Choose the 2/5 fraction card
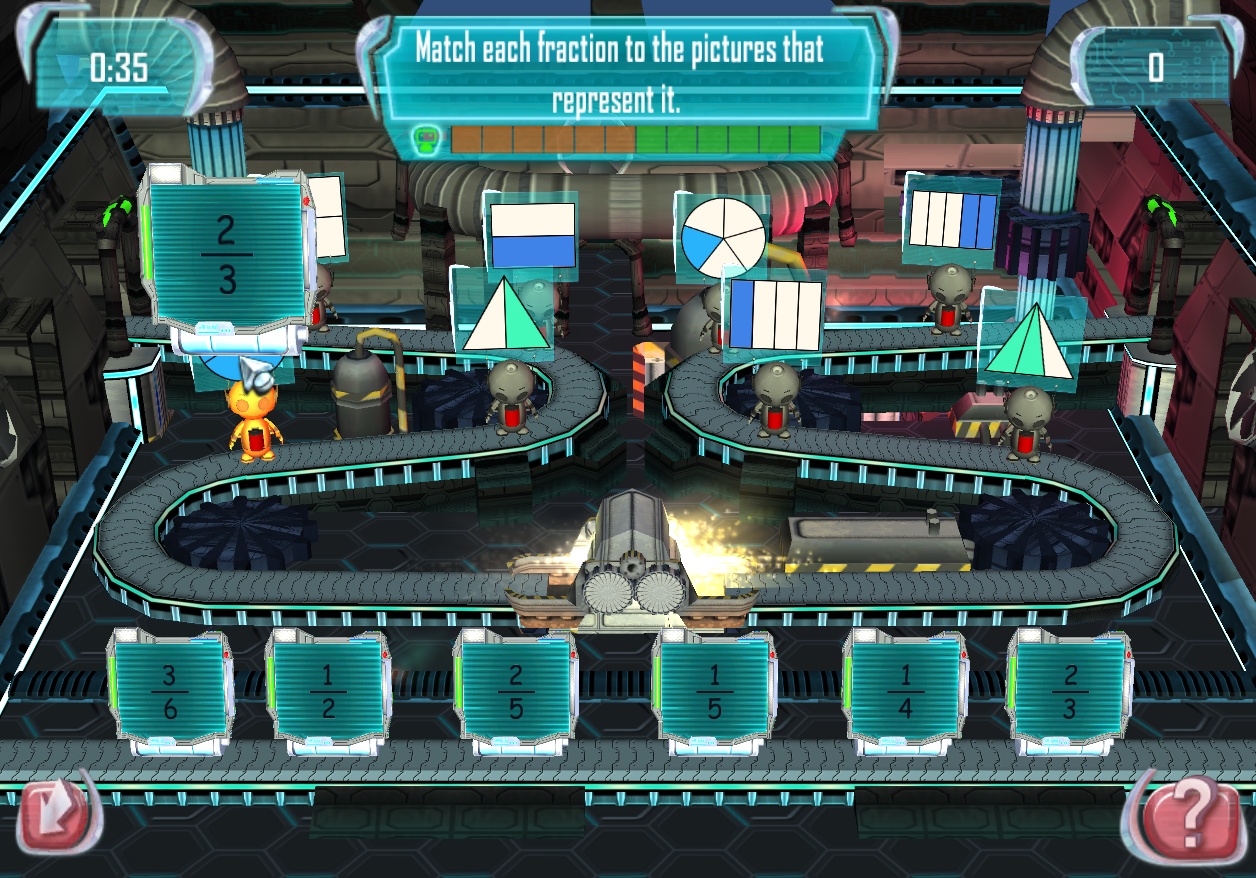Viewport: 1256px width, 878px height. [x=515, y=692]
